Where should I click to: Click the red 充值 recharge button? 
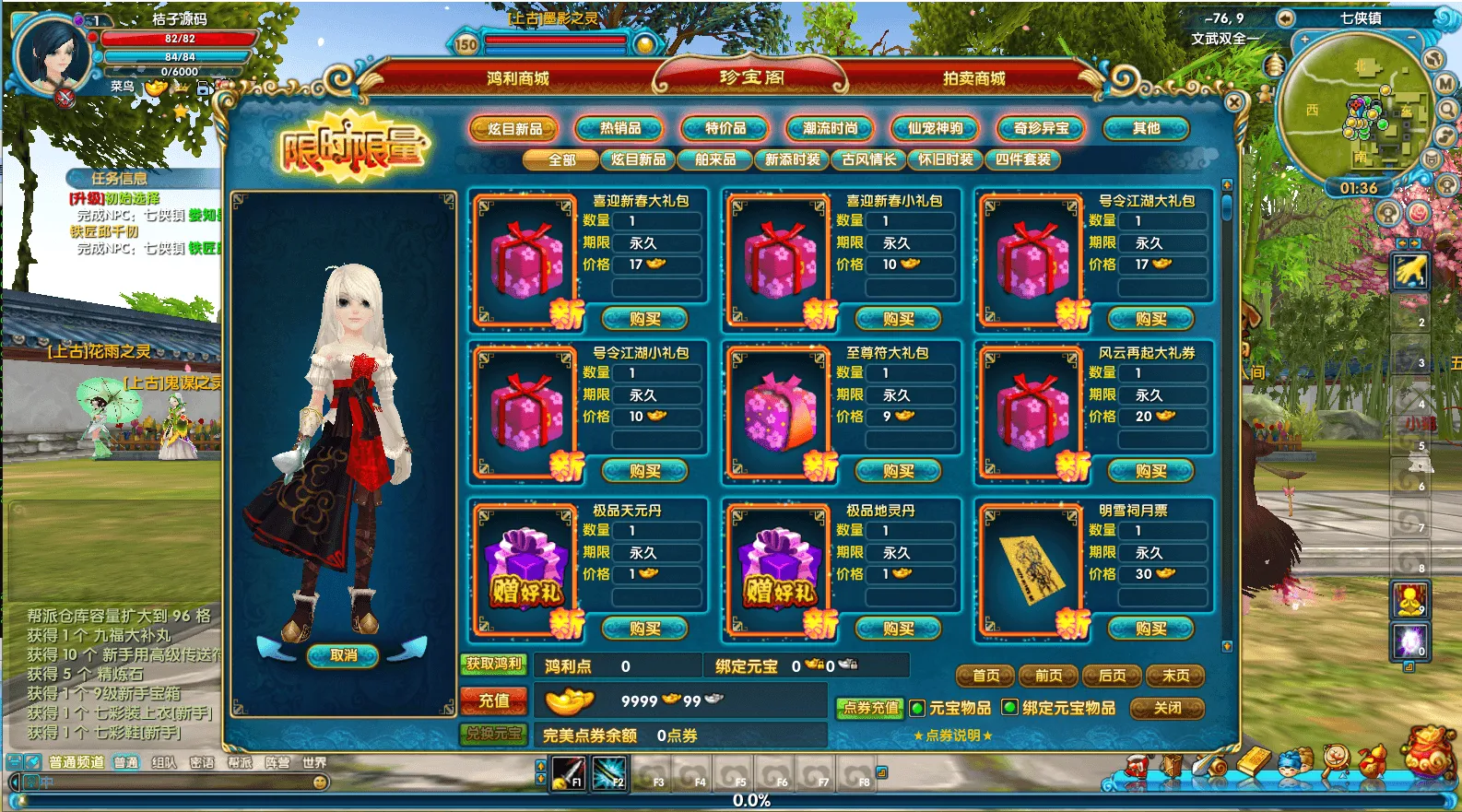point(494,700)
